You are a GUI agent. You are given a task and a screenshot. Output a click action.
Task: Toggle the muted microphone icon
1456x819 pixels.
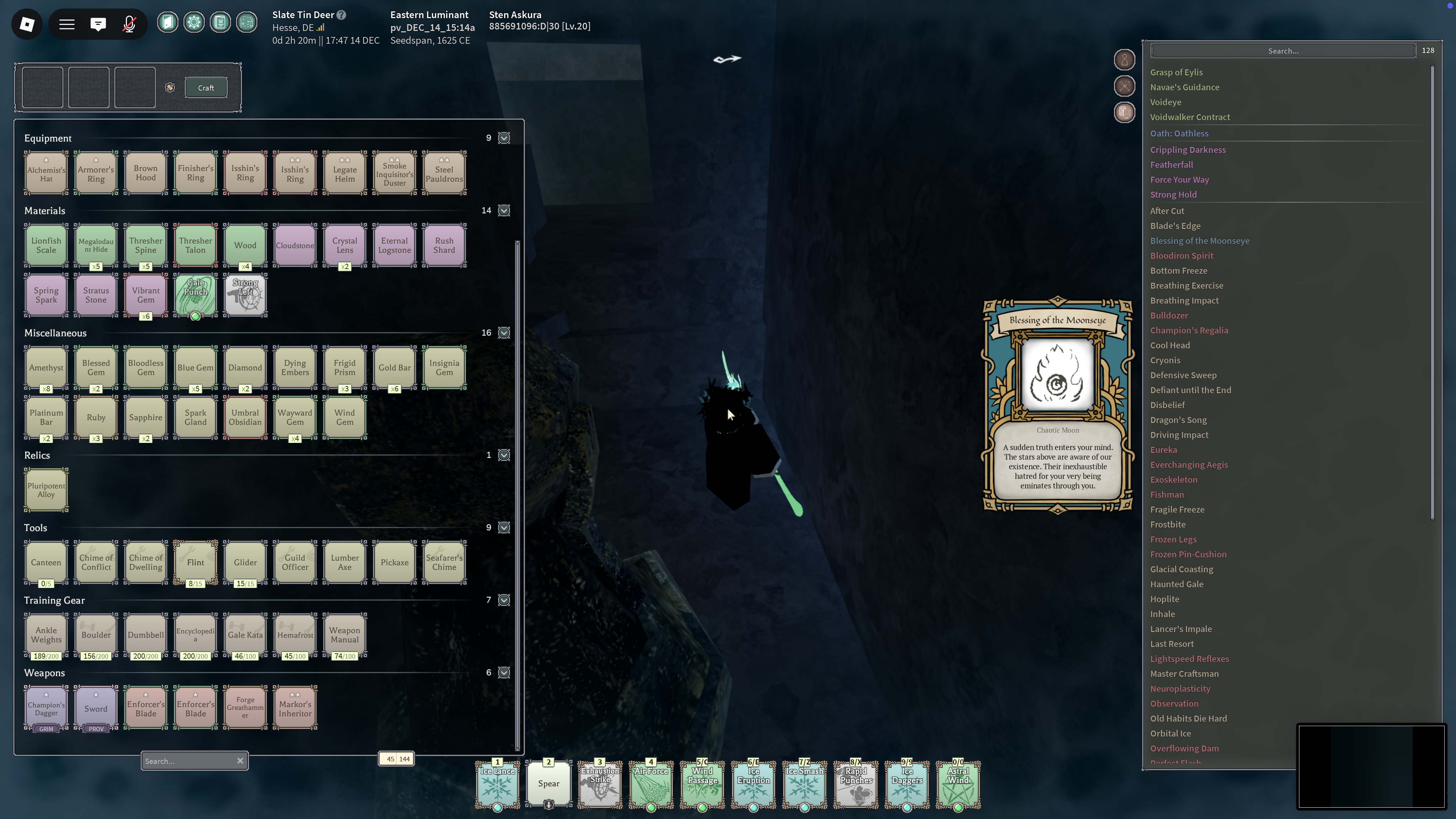coord(129,24)
